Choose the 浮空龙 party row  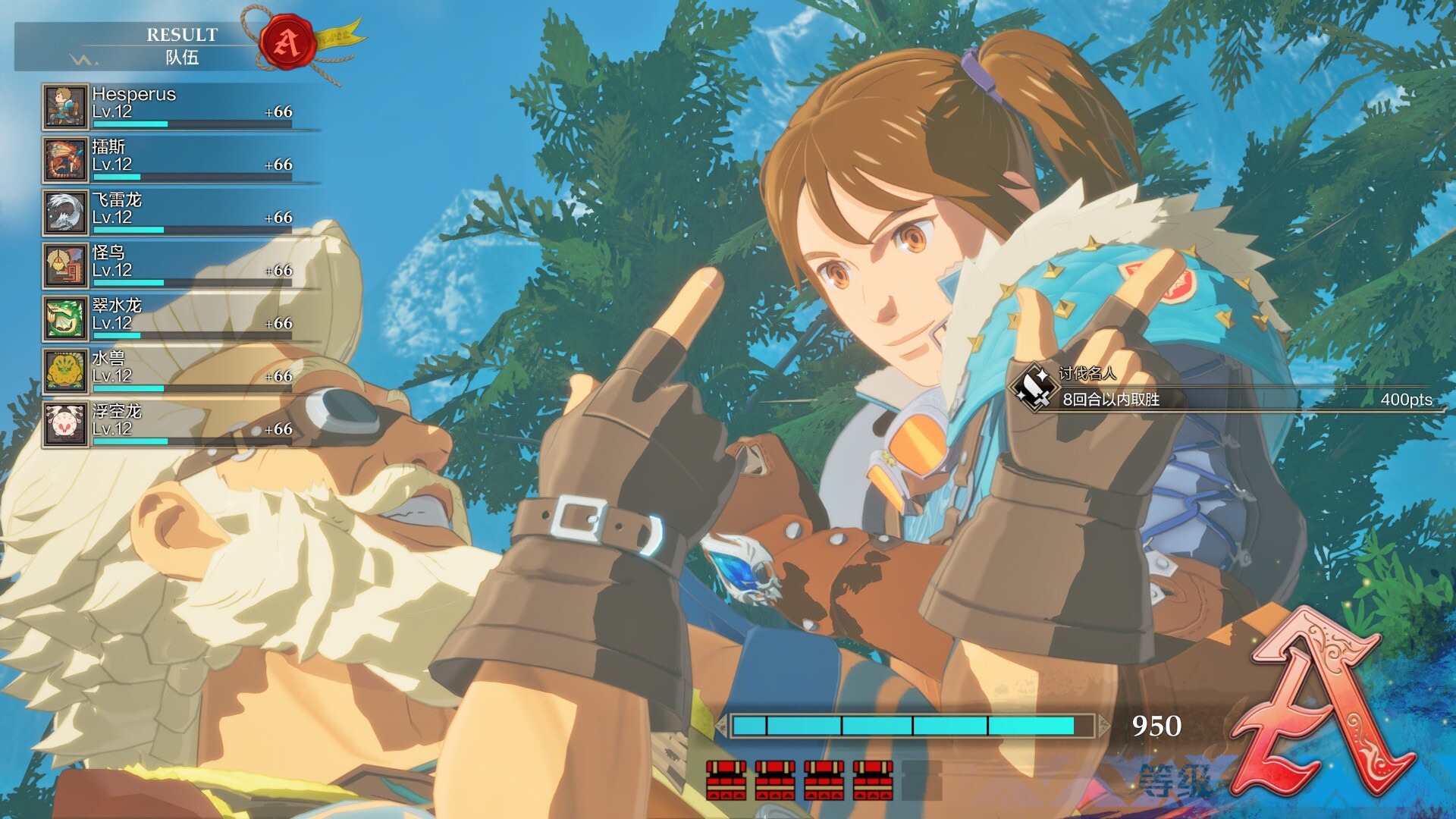pos(180,424)
